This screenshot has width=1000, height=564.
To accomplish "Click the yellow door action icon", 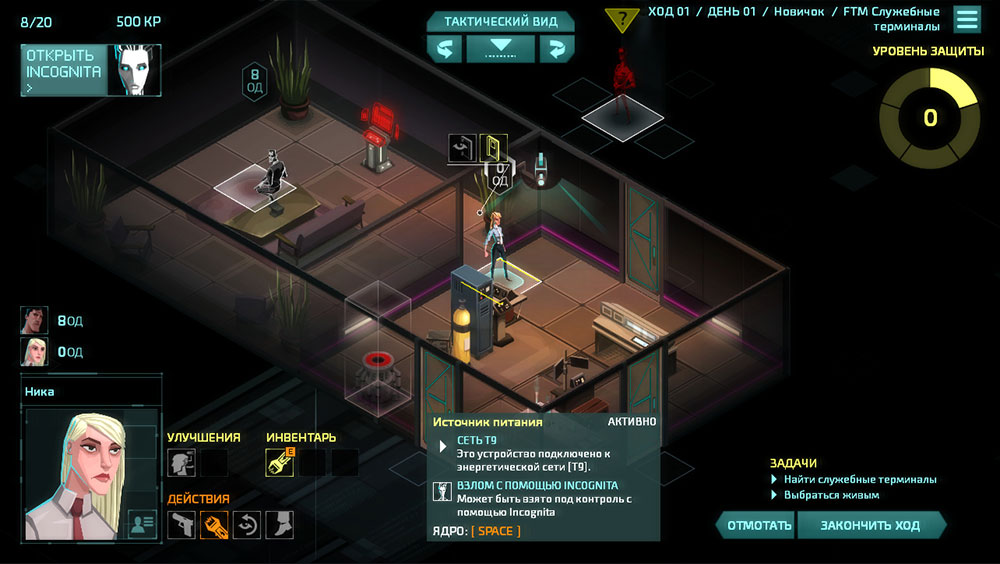I will pyautogui.click(x=493, y=148).
